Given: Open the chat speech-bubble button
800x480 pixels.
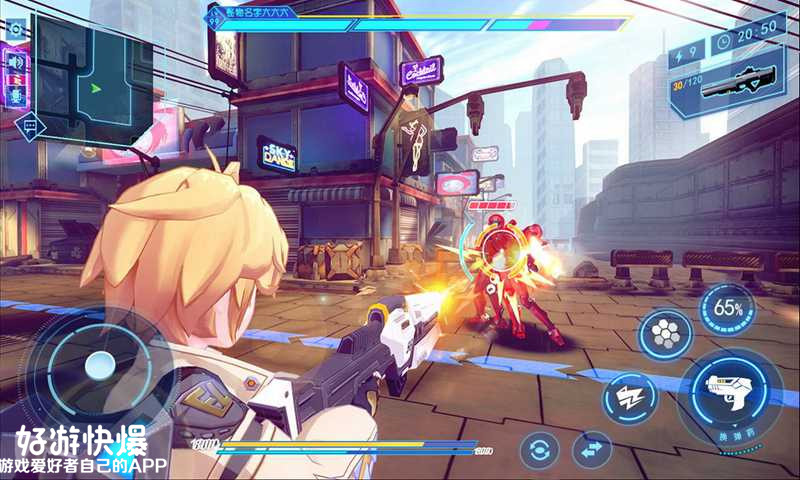Looking at the screenshot, I should point(30,126).
